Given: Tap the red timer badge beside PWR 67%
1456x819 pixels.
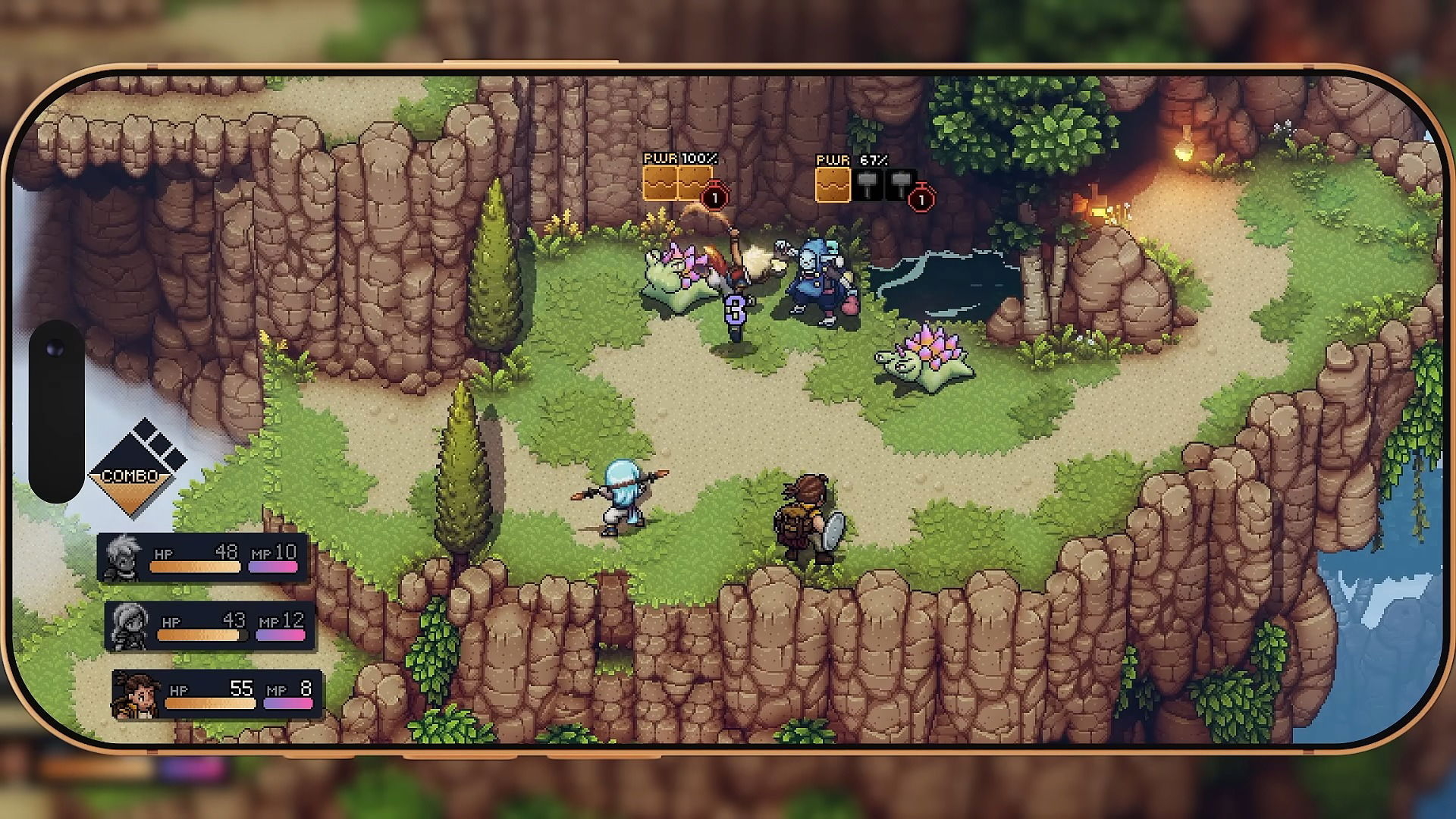Looking at the screenshot, I should coord(922,198).
